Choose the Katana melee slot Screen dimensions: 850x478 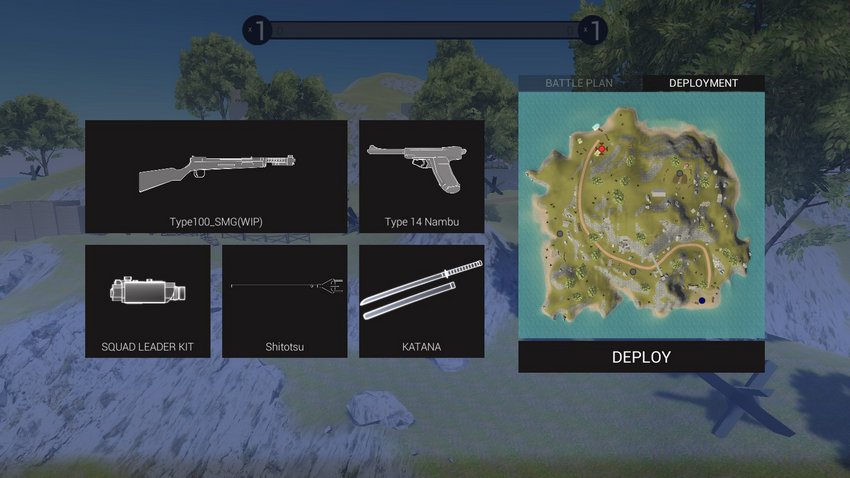[421, 301]
